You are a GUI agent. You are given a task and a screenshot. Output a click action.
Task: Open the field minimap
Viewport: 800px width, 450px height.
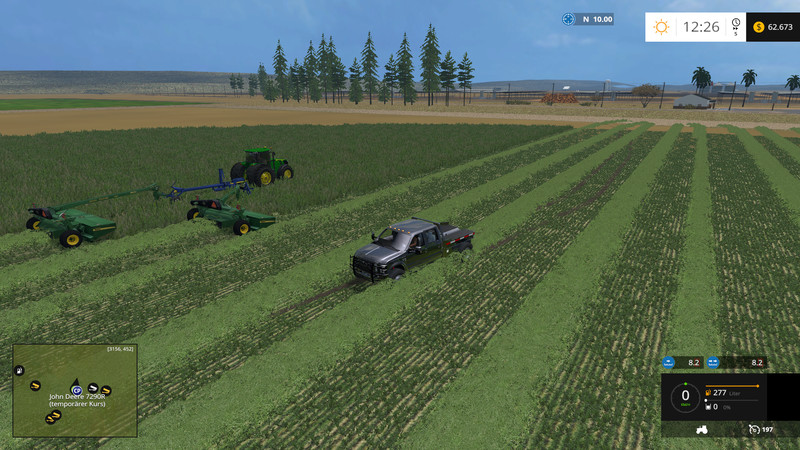pos(75,391)
